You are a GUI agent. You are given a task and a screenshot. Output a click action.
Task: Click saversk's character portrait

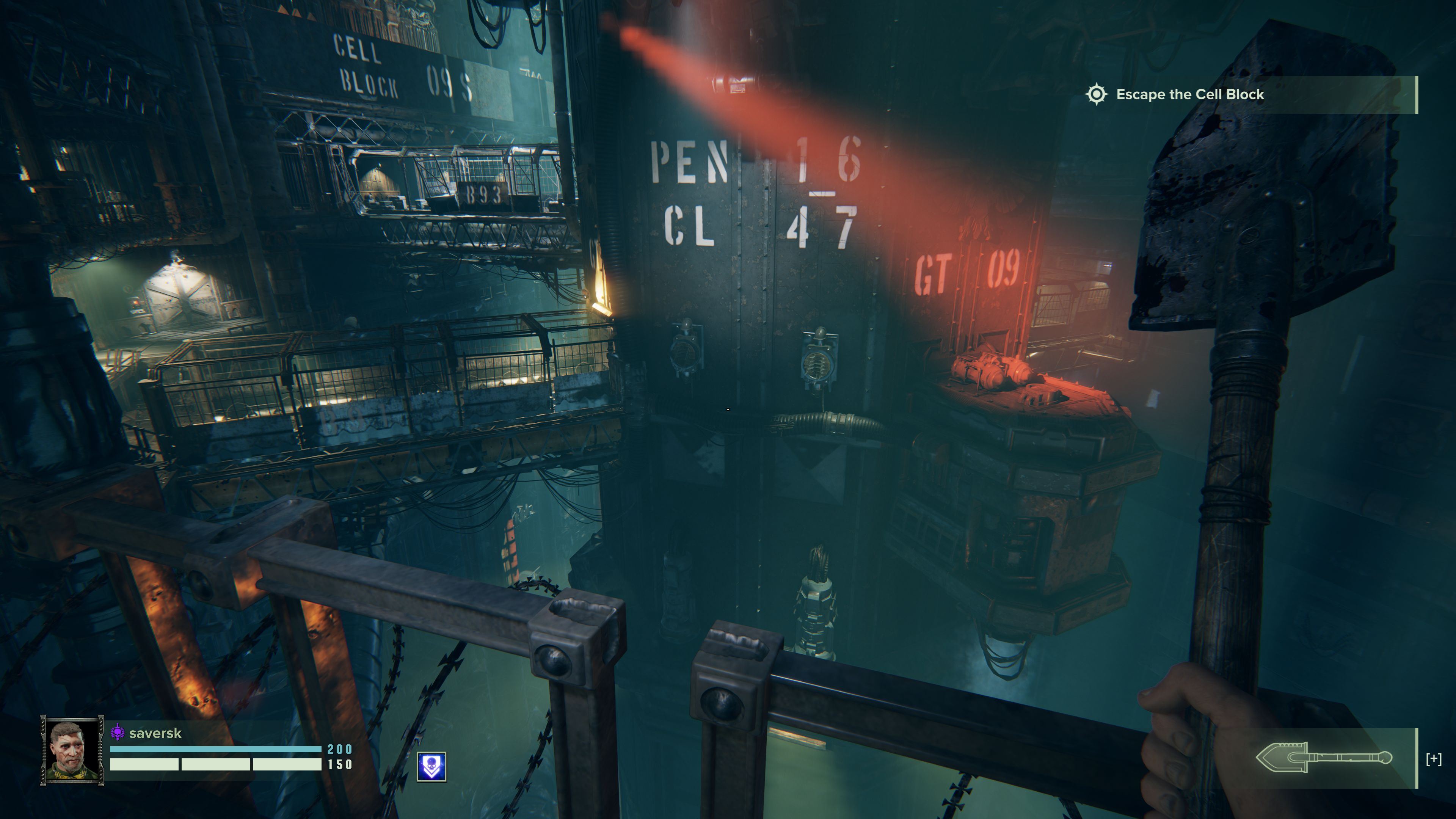72,750
